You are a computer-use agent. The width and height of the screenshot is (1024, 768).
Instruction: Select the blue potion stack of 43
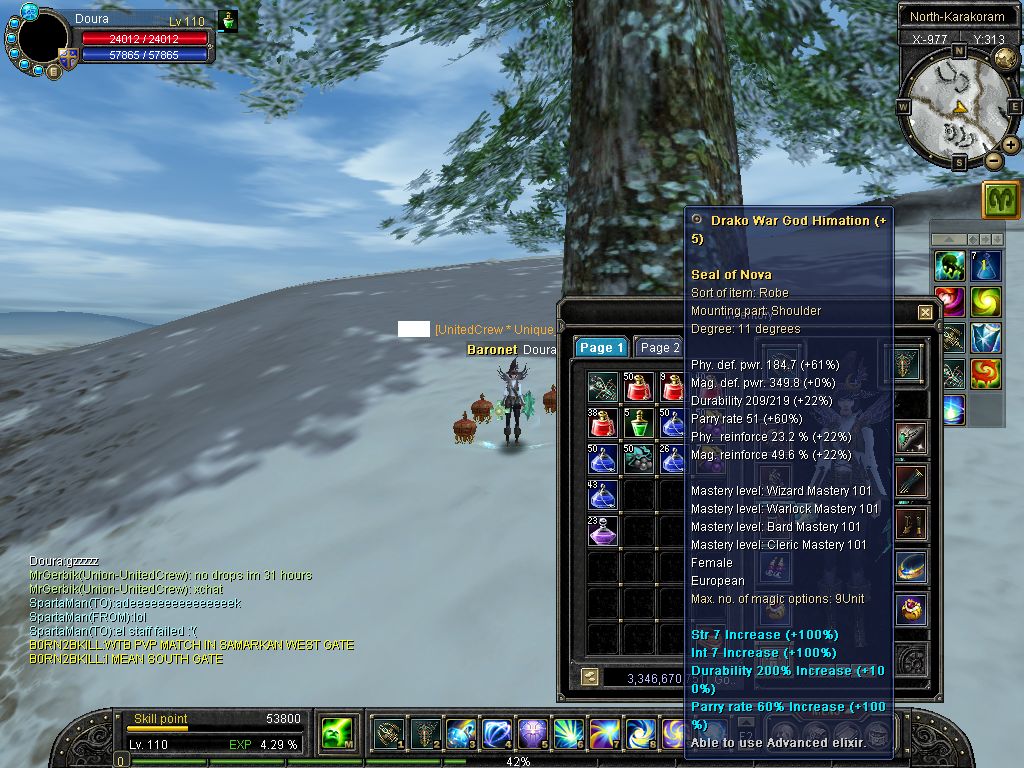603,495
